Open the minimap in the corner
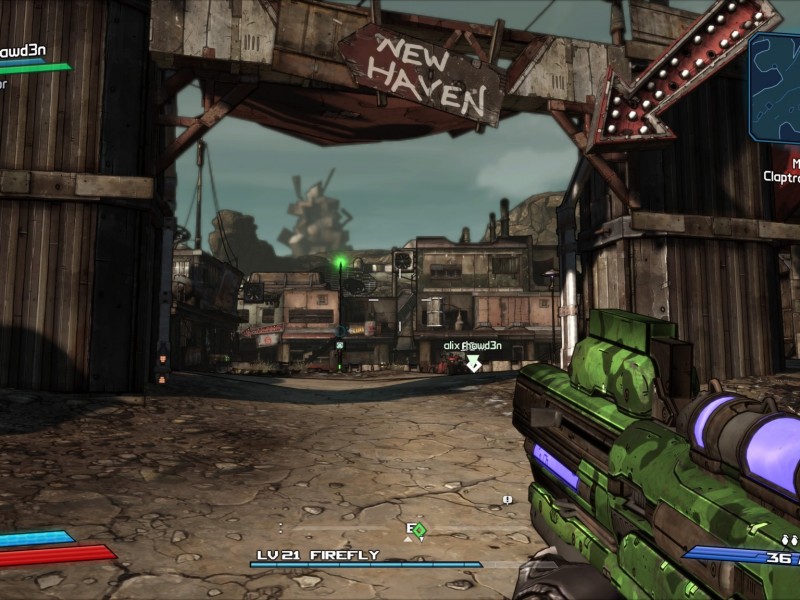The image size is (800, 600). (x=775, y=88)
